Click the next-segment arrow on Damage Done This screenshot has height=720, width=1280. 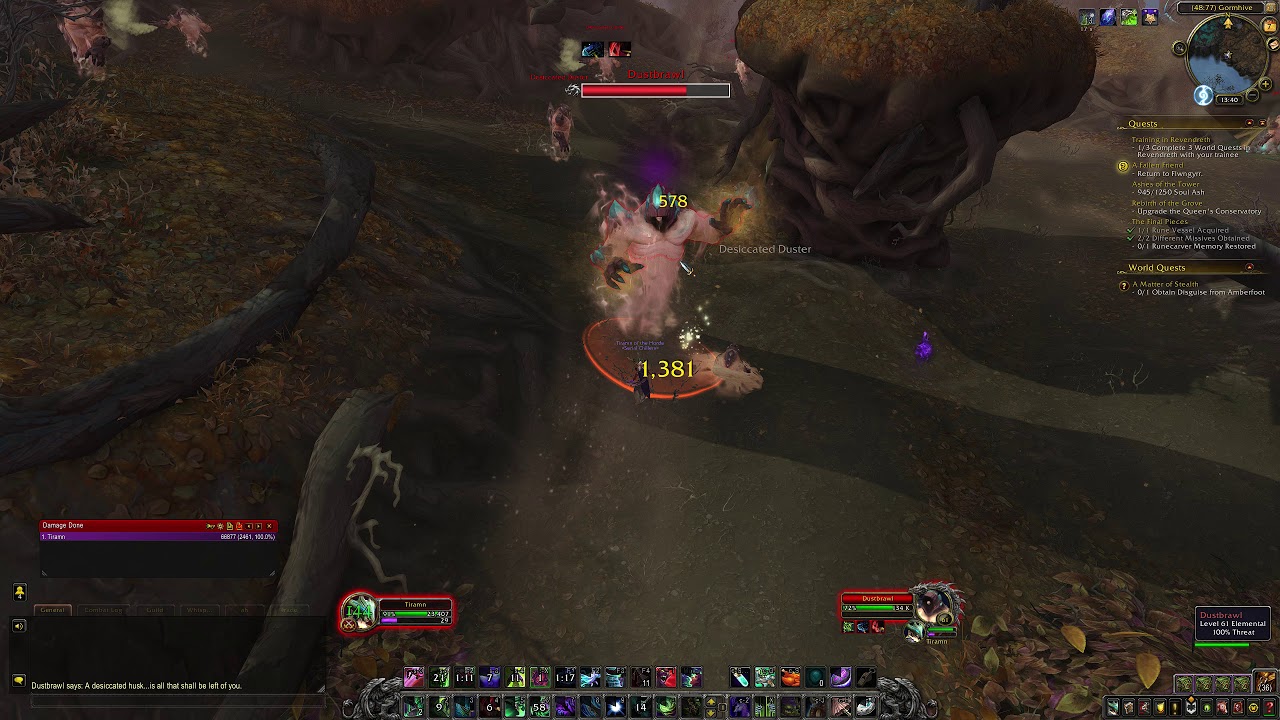tap(257, 526)
